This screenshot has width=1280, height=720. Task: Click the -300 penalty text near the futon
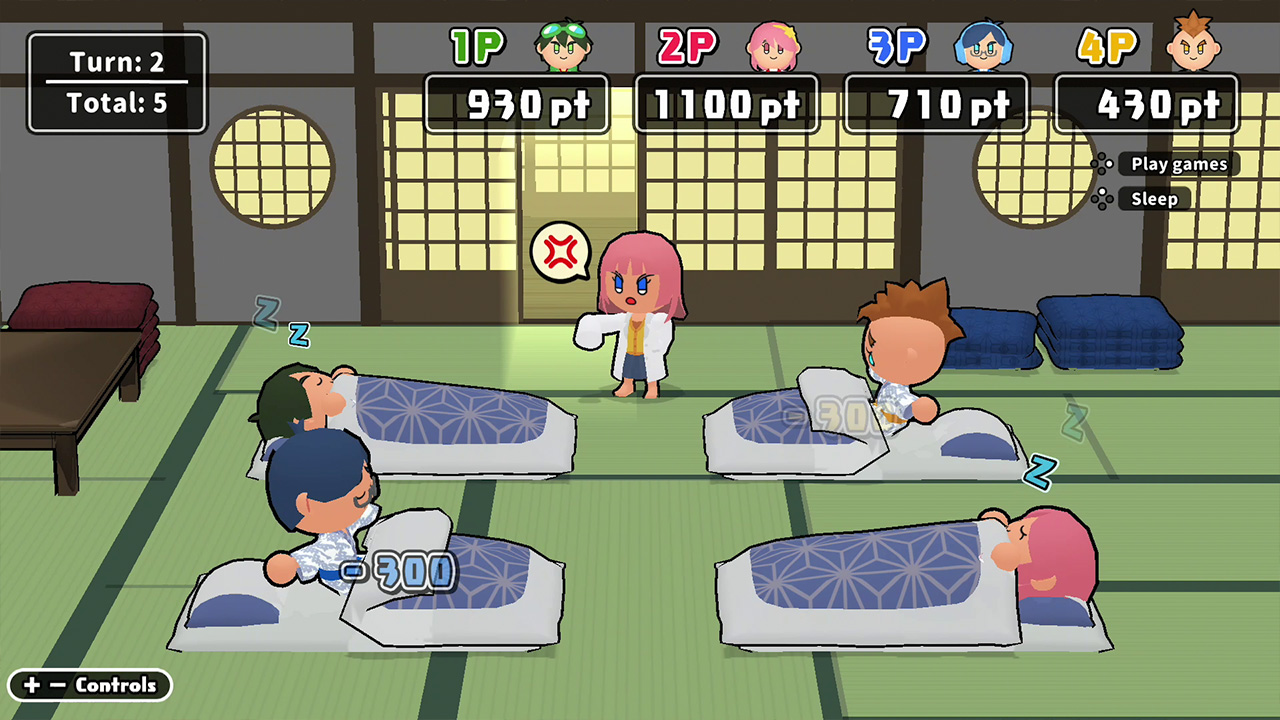[398, 570]
